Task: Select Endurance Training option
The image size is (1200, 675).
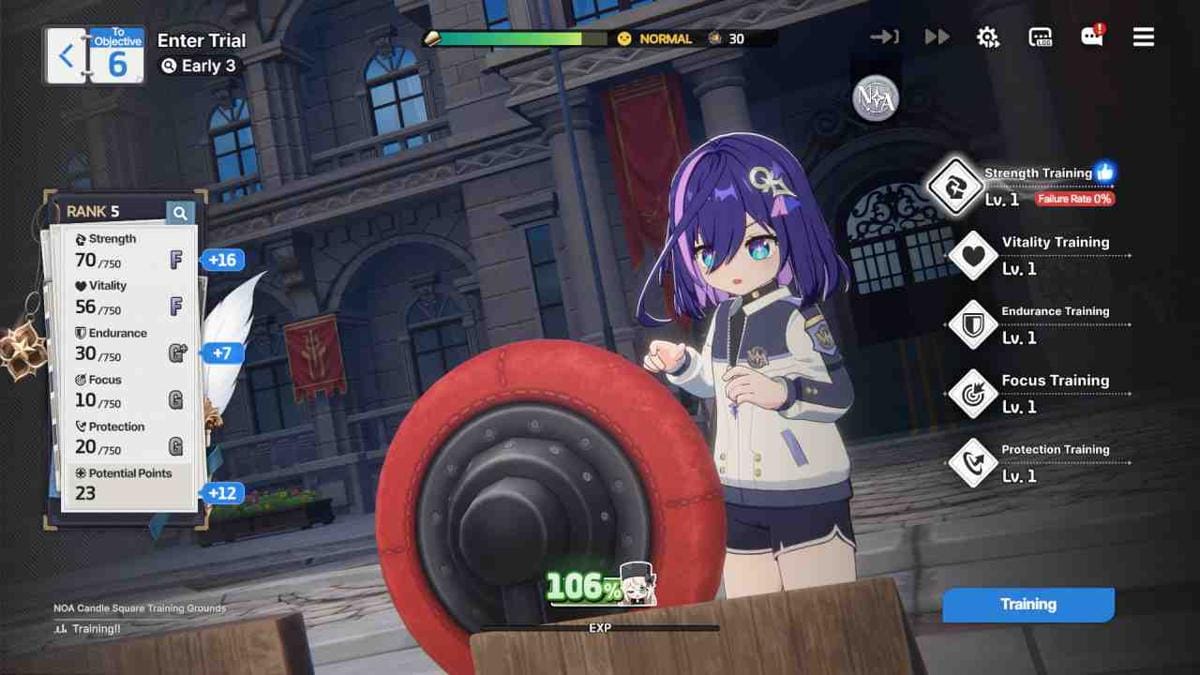Action: click(973, 324)
